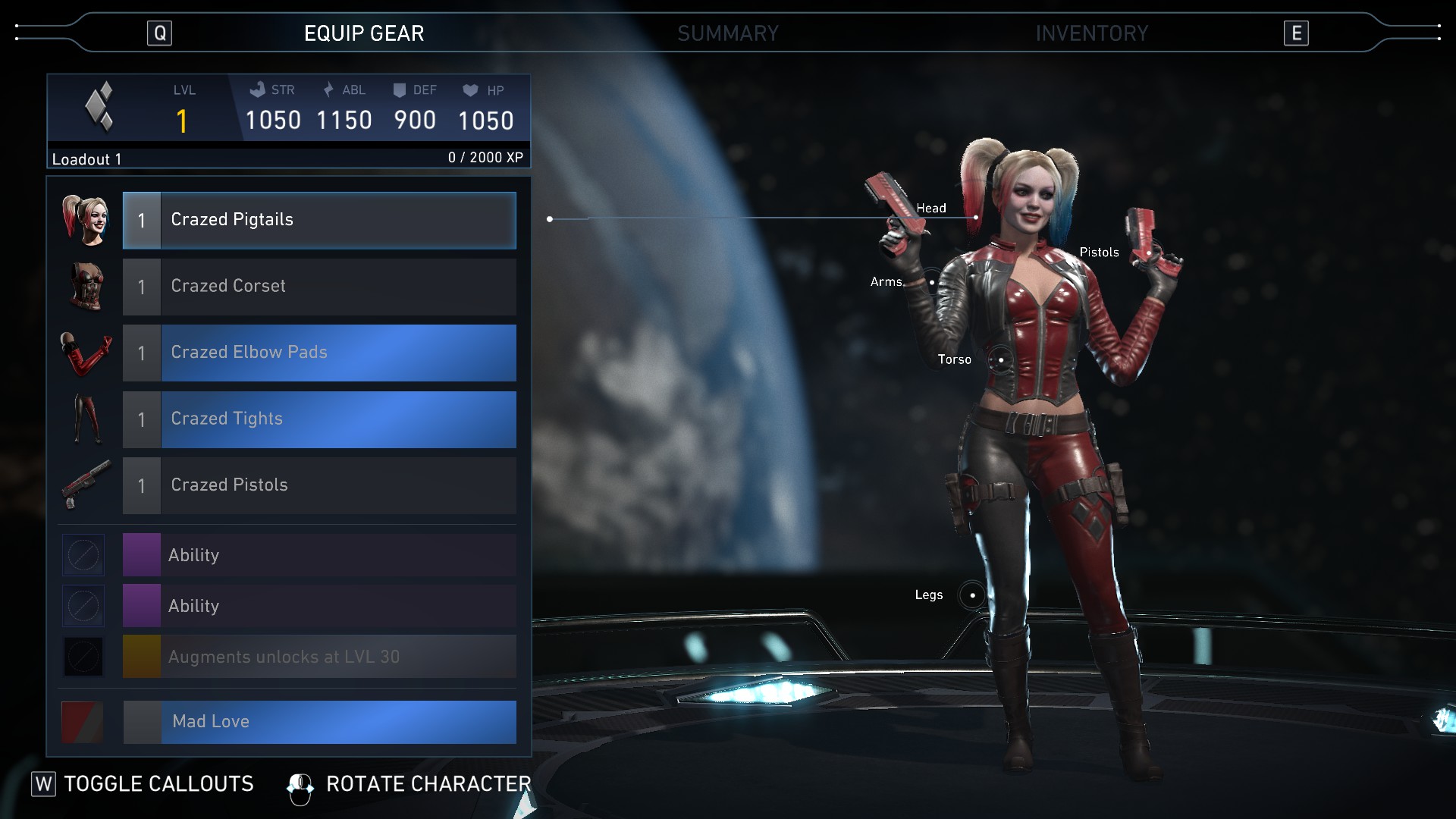Pick the Crazed Elbow Pads slot
The image size is (1456, 819).
point(319,353)
